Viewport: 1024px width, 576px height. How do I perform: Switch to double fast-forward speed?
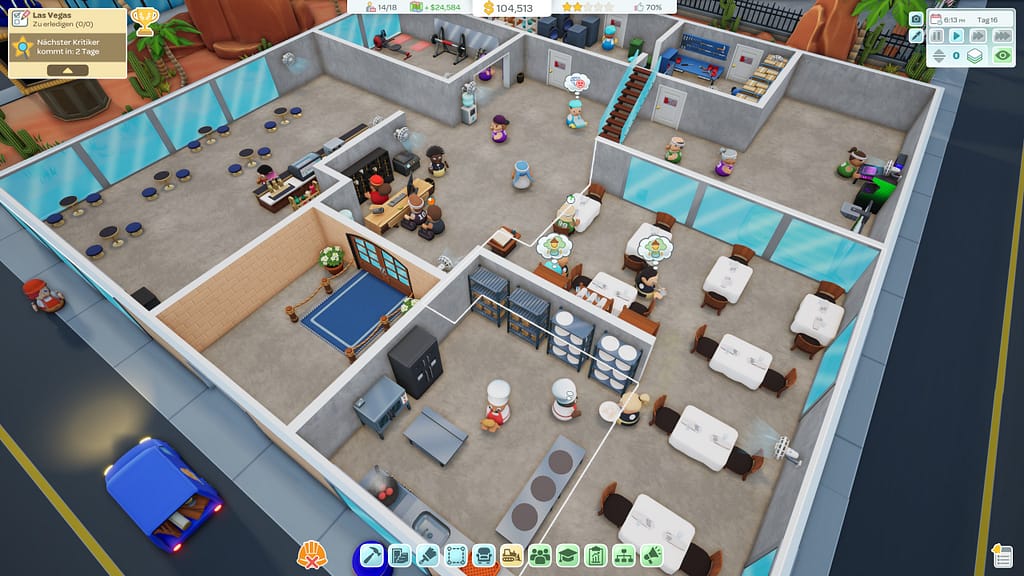coord(977,36)
